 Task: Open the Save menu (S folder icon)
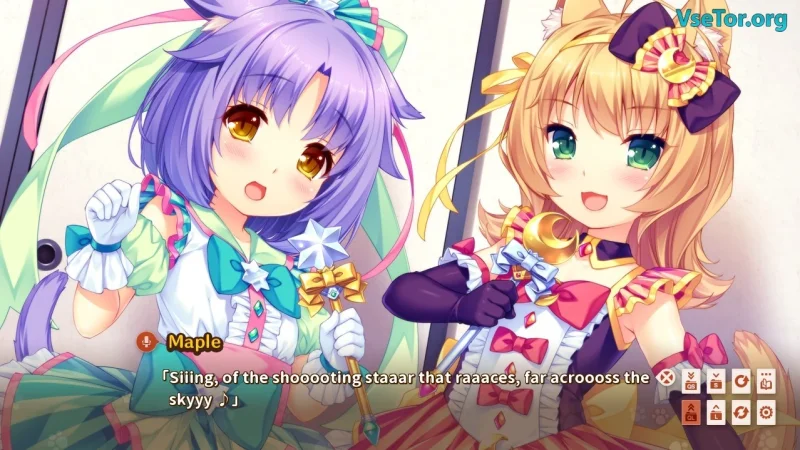click(x=716, y=380)
